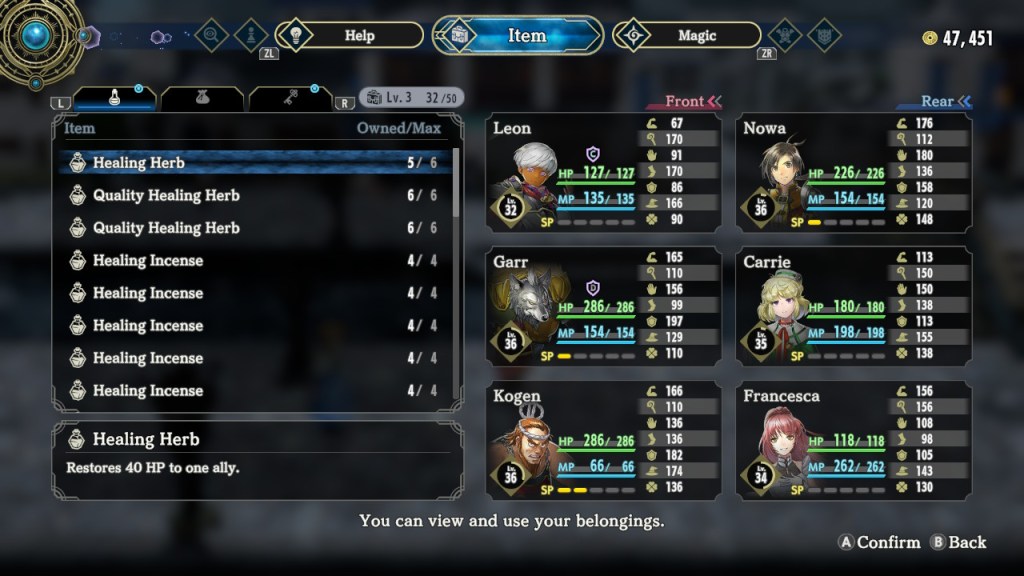
Task: Select the Item menu header
Action: coord(517,35)
